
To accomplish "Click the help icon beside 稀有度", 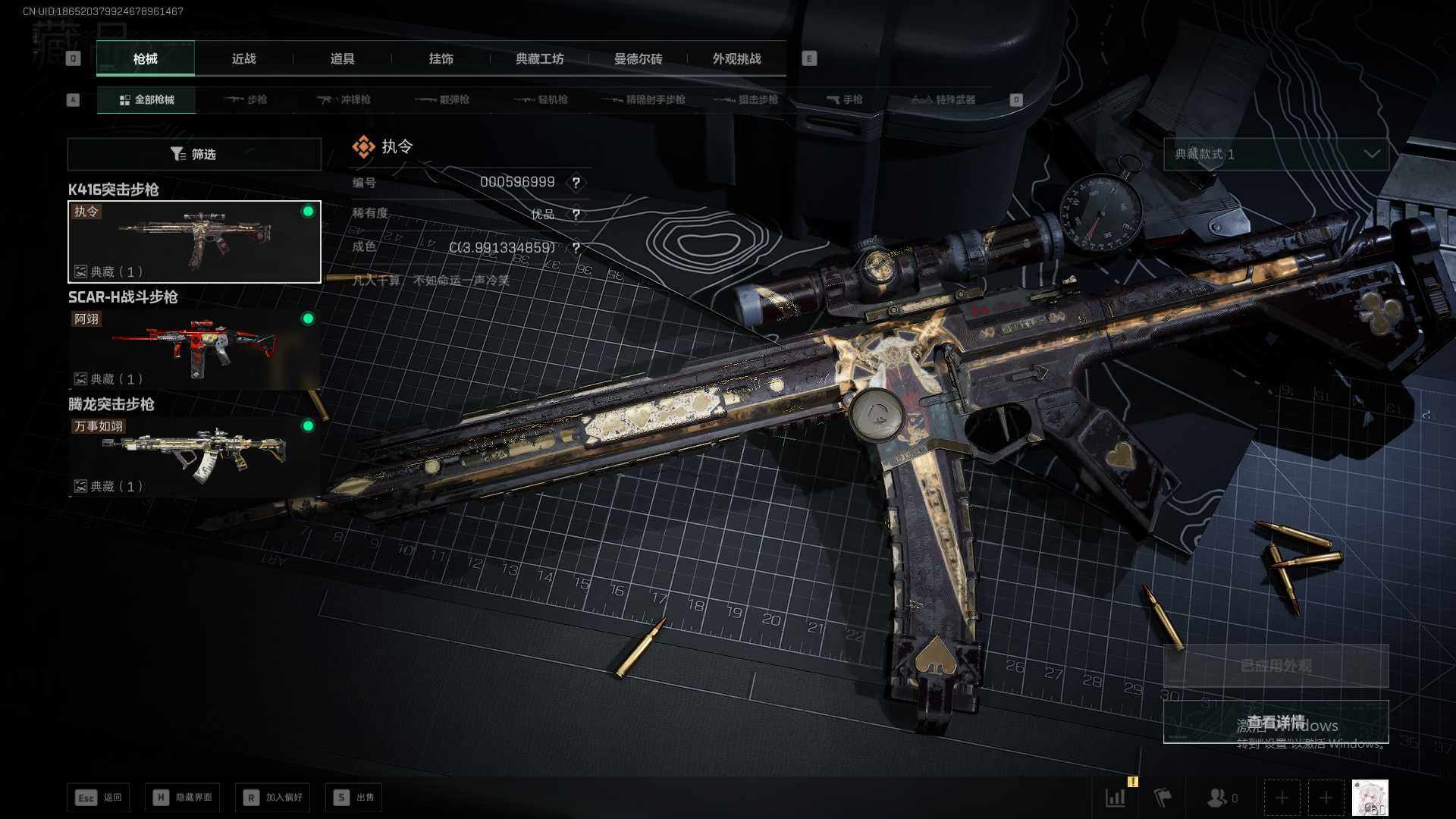I will pyautogui.click(x=576, y=215).
